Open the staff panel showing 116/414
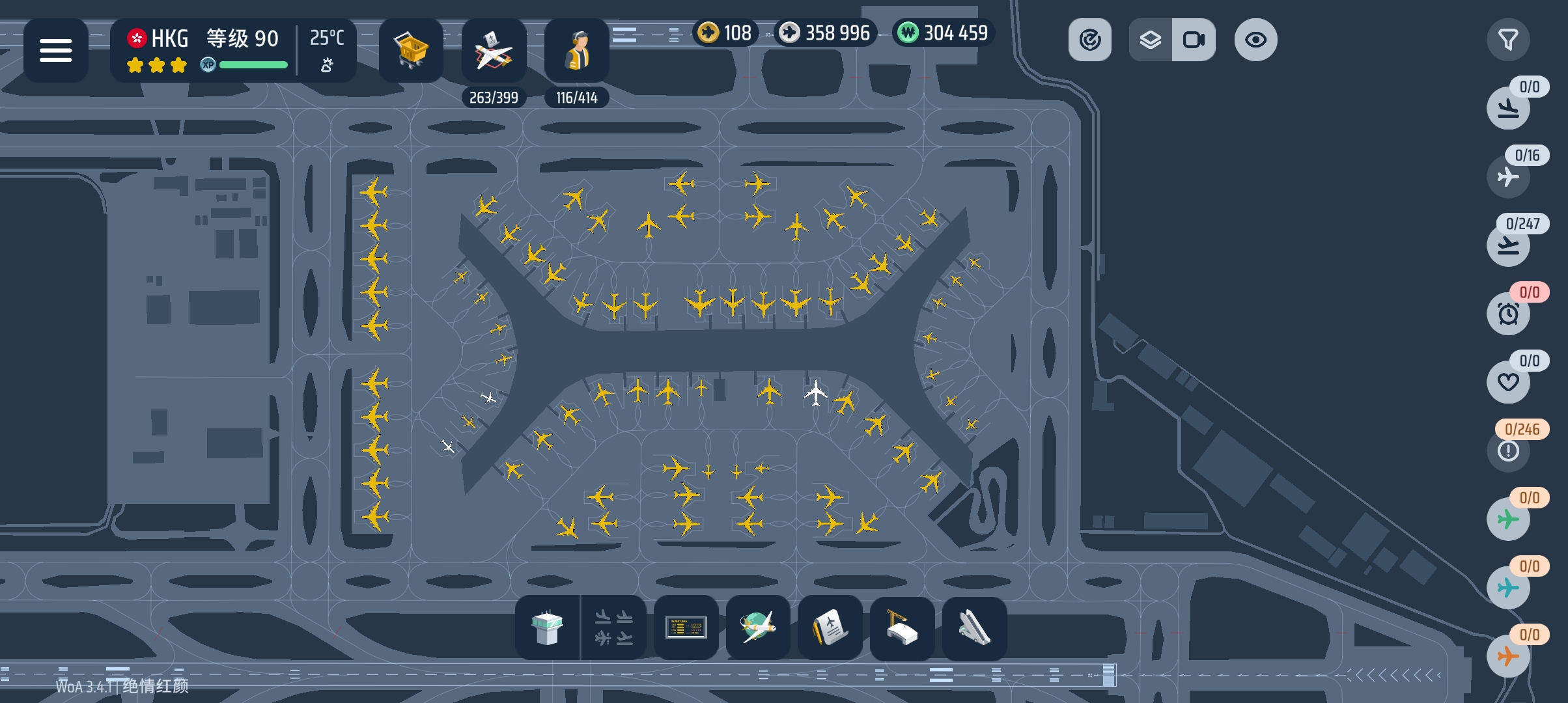This screenshot has width=1568, height=703. tap(576, 50)
